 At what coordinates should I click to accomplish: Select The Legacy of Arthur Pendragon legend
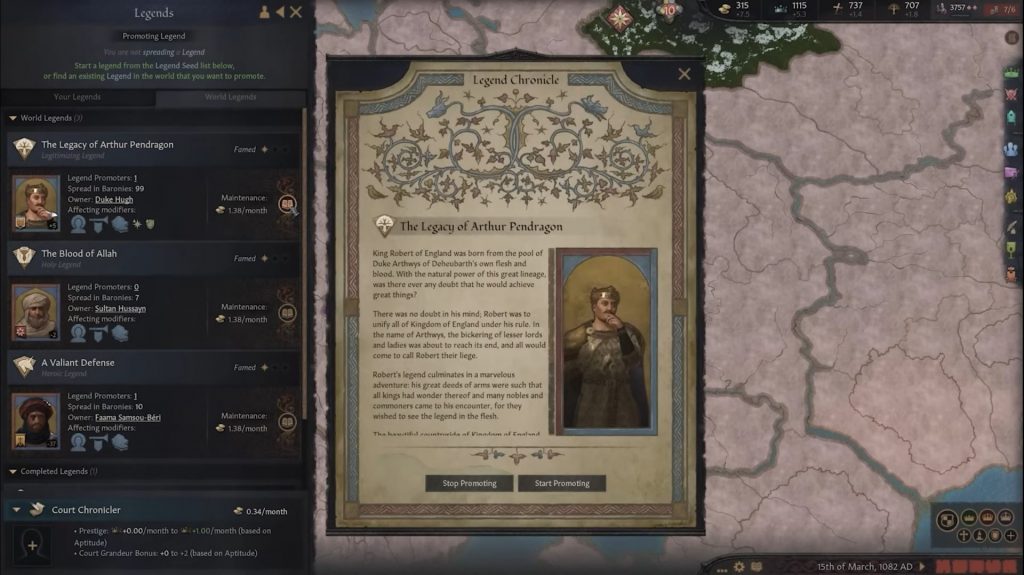[107, 145]
